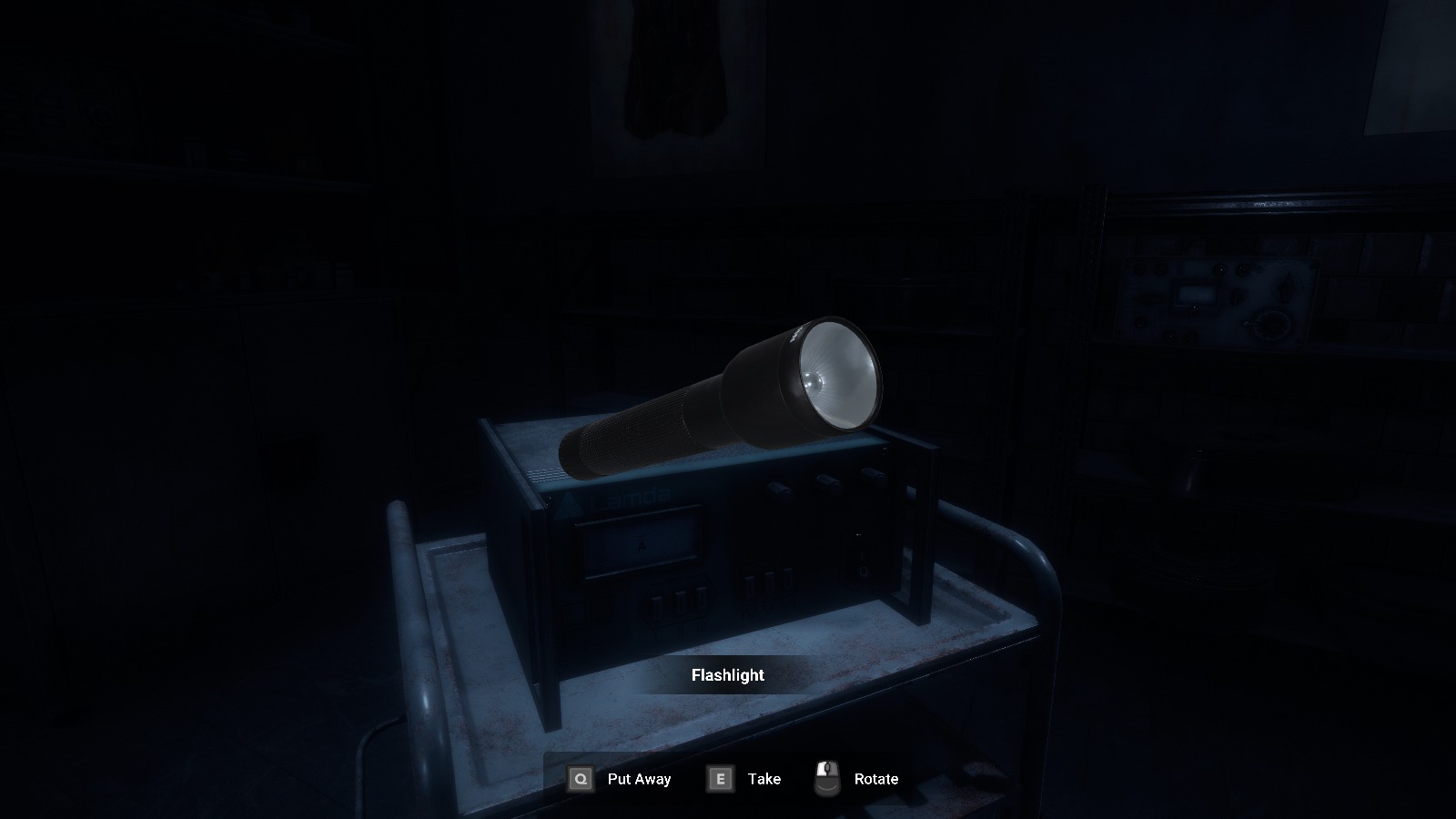Flip a switch in the middle switch row
The height and width of the screenshot is (819, 1456).
[x=769, y=585]
